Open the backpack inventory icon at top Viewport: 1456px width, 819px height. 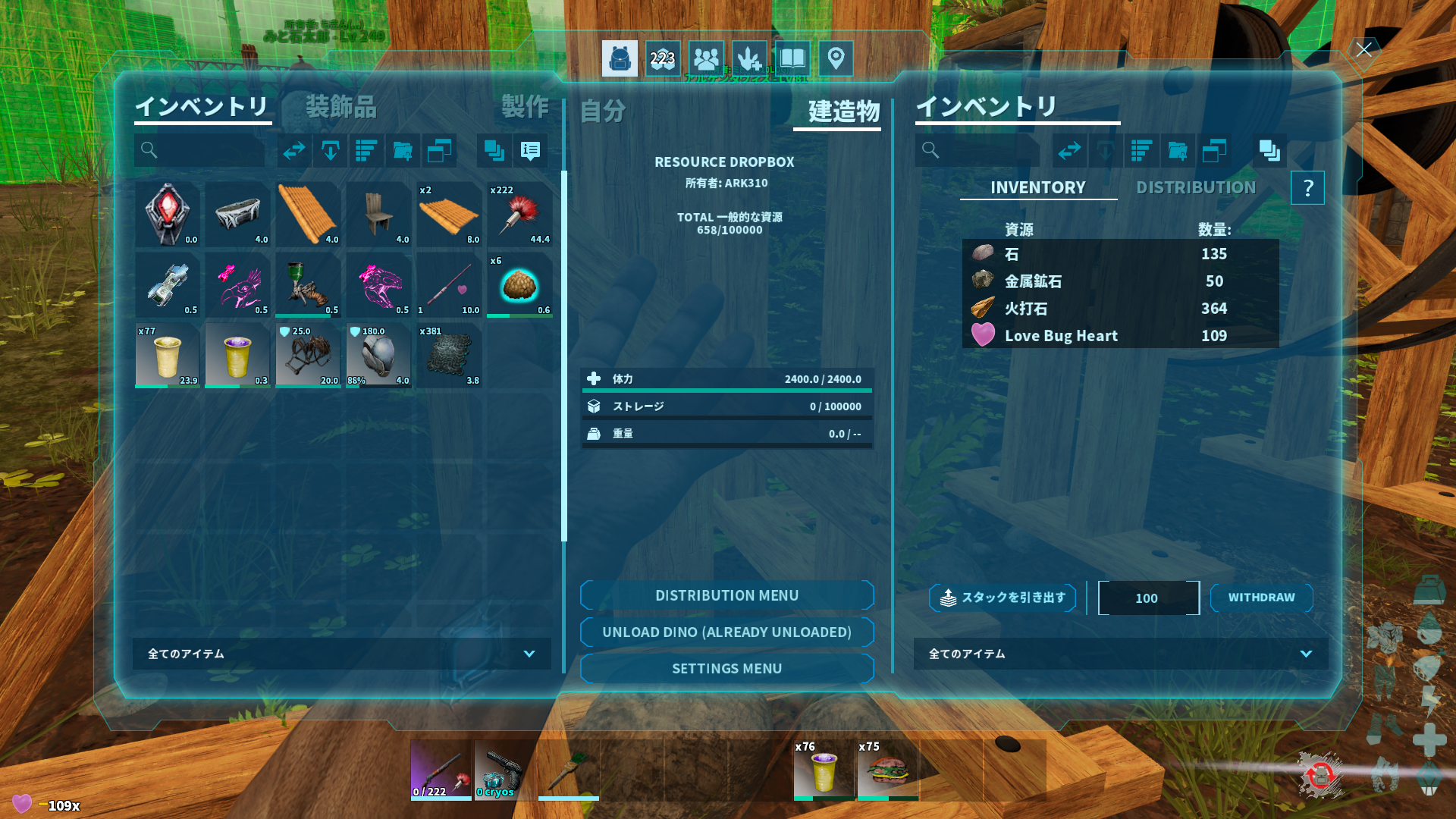point(620,58)
